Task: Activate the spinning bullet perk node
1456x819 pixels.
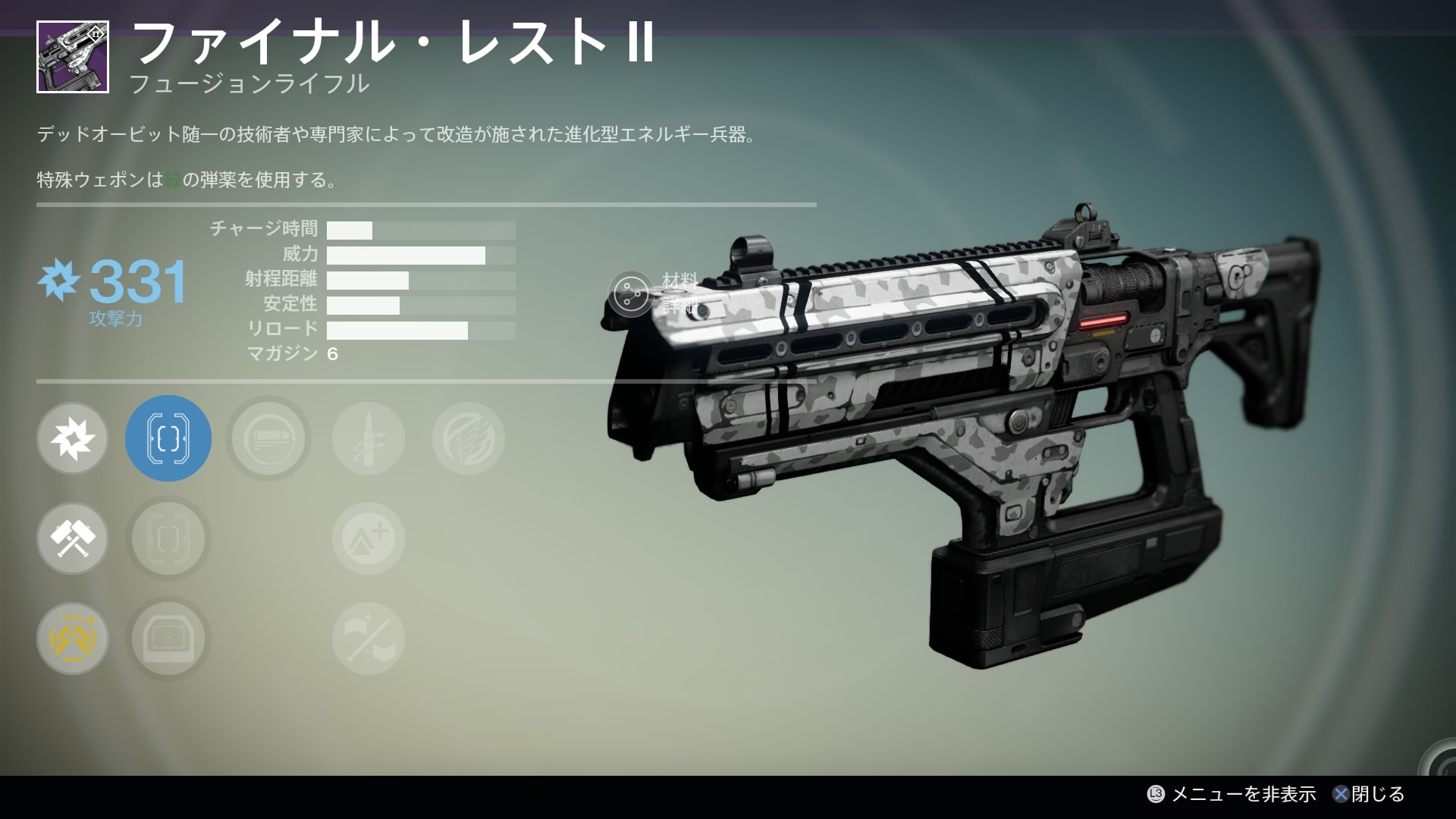Action: click(369, 438)
